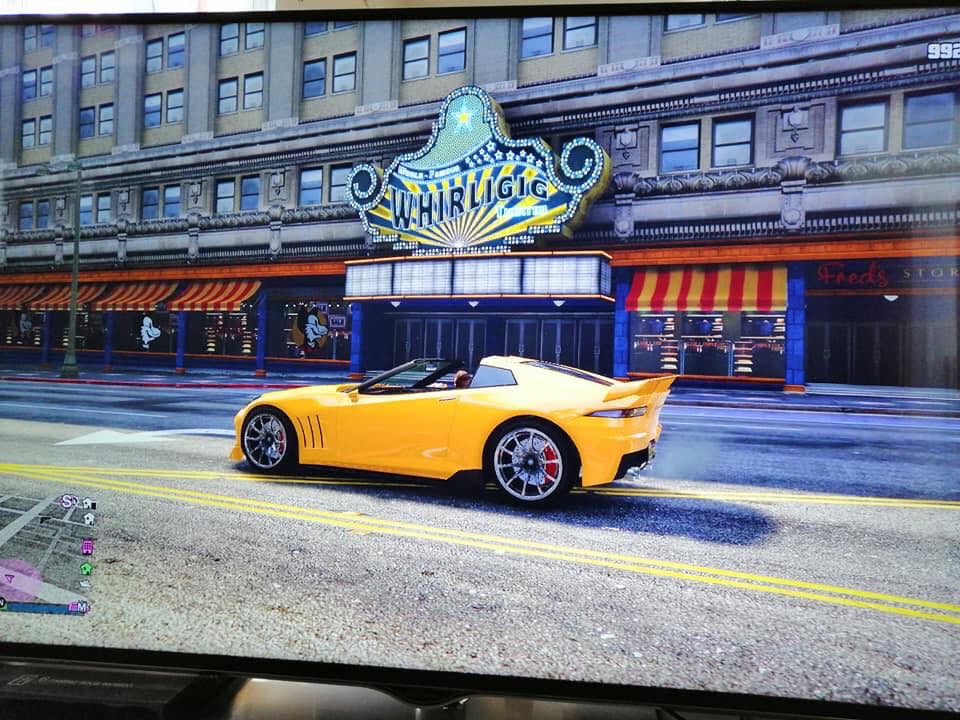Image resolution: width=960 pixels, height=720 pixels.
Task: Click the green house map marker
Action: 86,568
